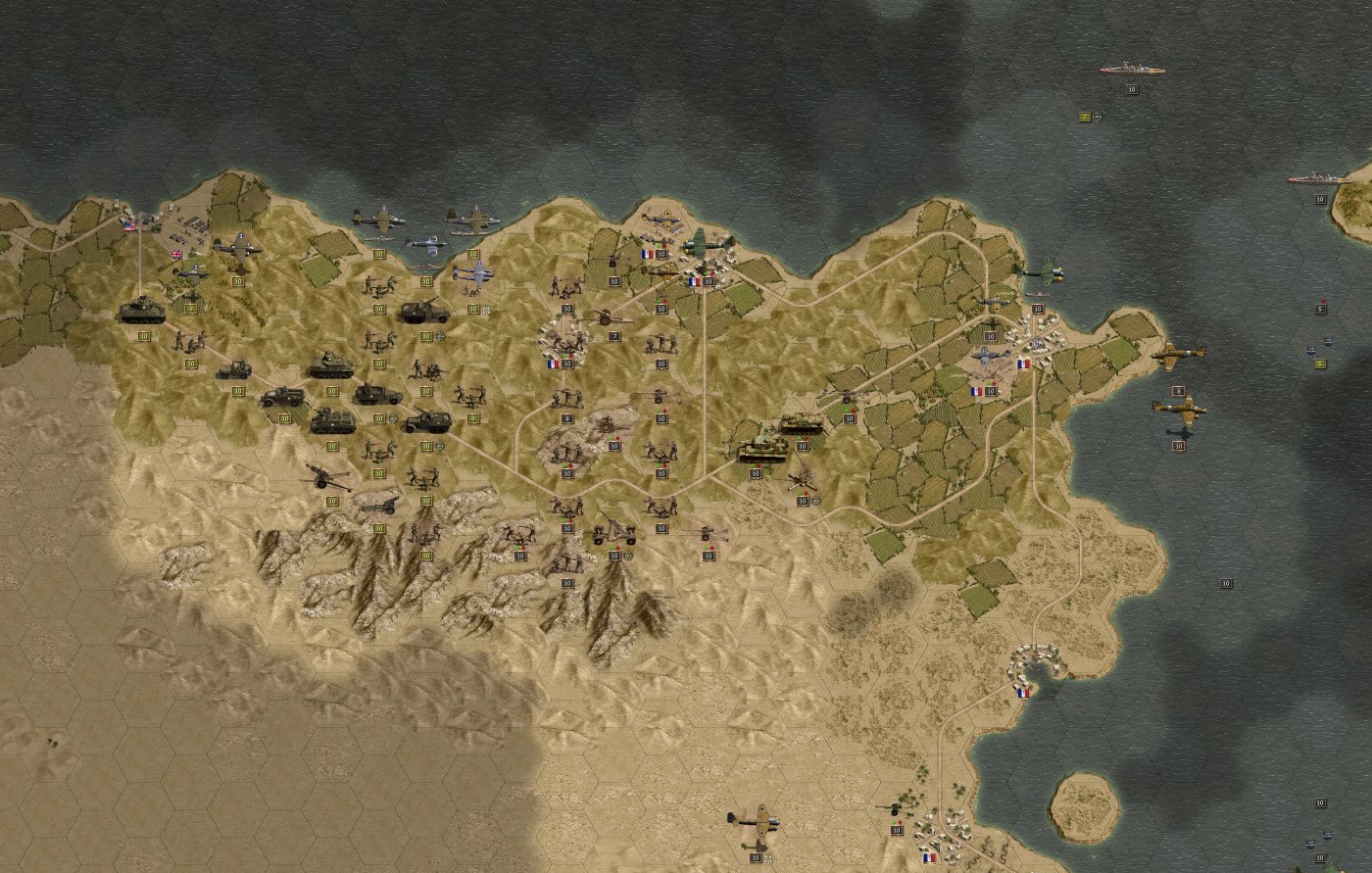Viewport: 1372px width, 873px height.
Task: Pick the bomber flying over the southern desert
Action: tap(753, 819)
